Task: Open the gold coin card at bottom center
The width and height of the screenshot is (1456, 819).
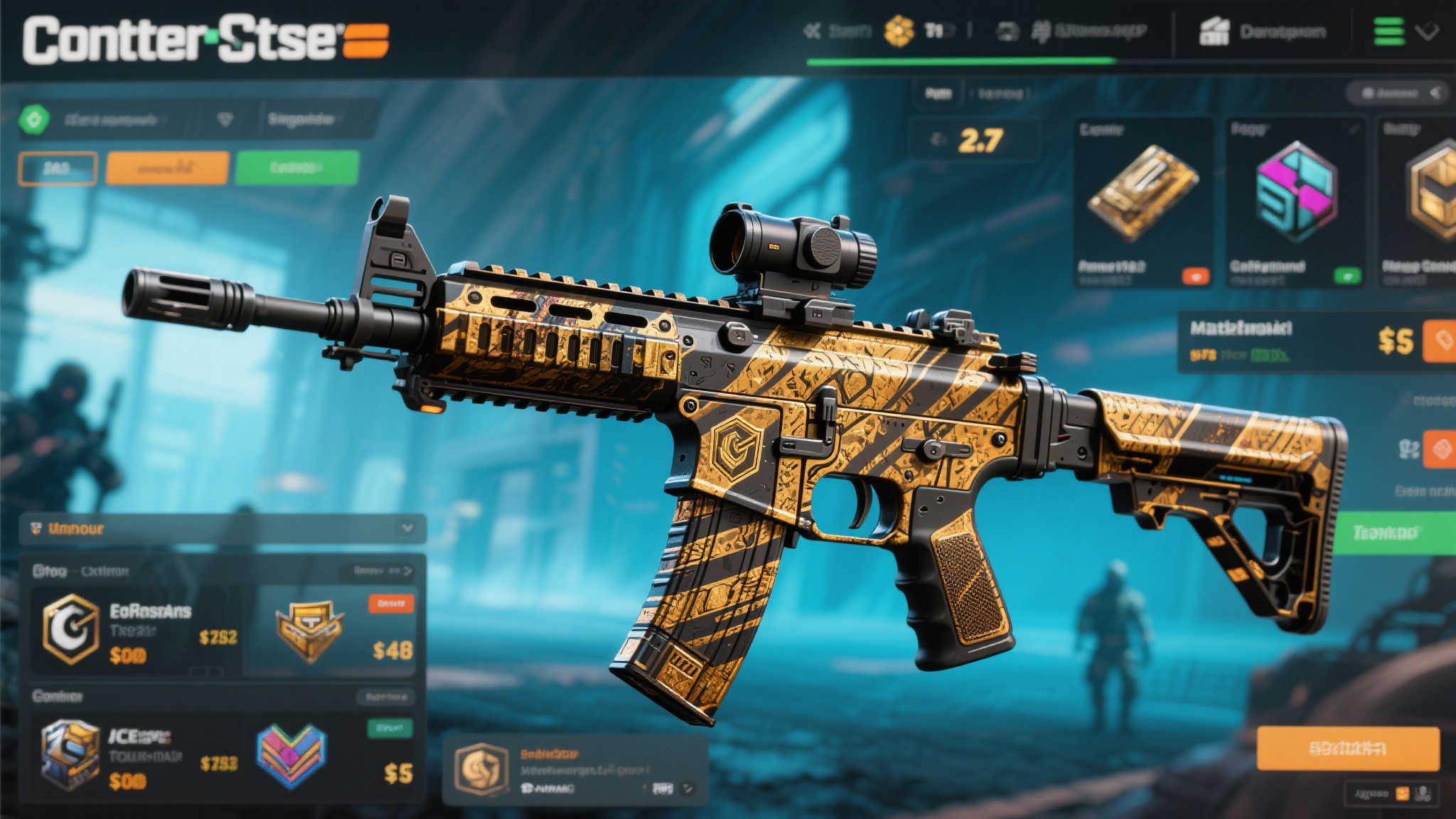Action: pyautogui.click(x=574, y=770)
